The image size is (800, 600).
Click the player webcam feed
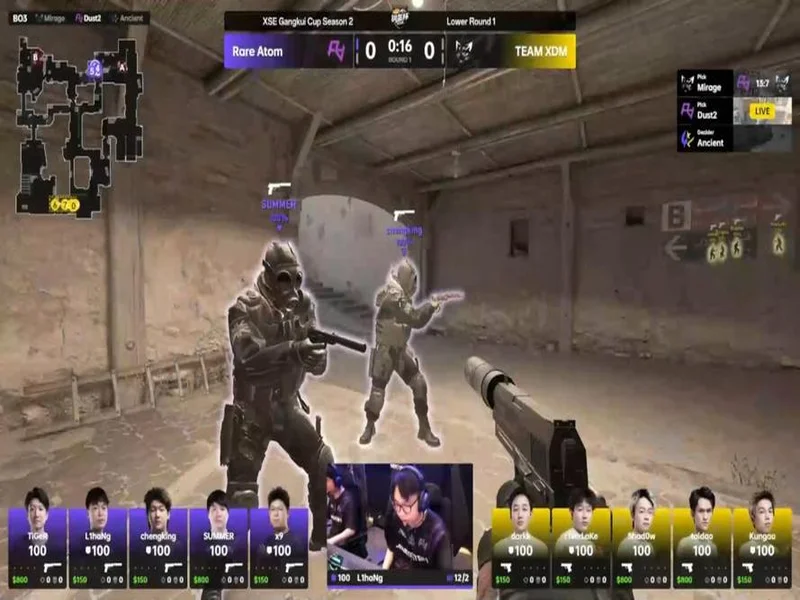click(400, 515)
